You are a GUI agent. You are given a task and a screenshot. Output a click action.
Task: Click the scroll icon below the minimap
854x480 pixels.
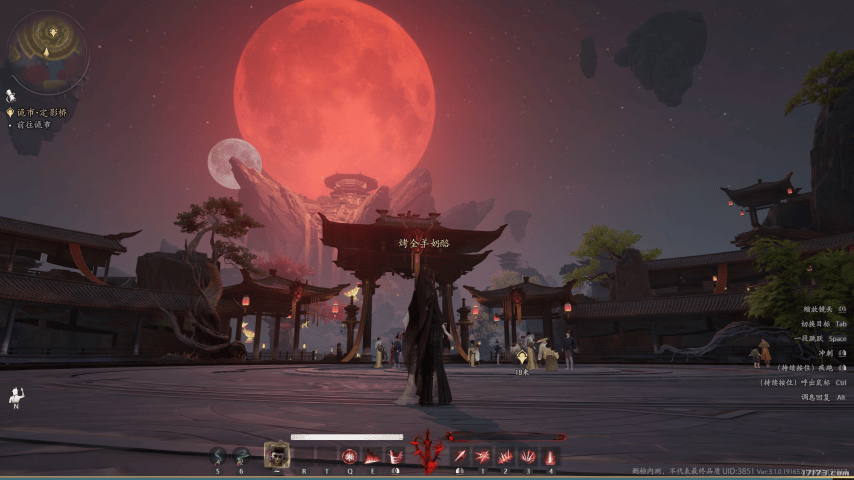coord(11,95)
